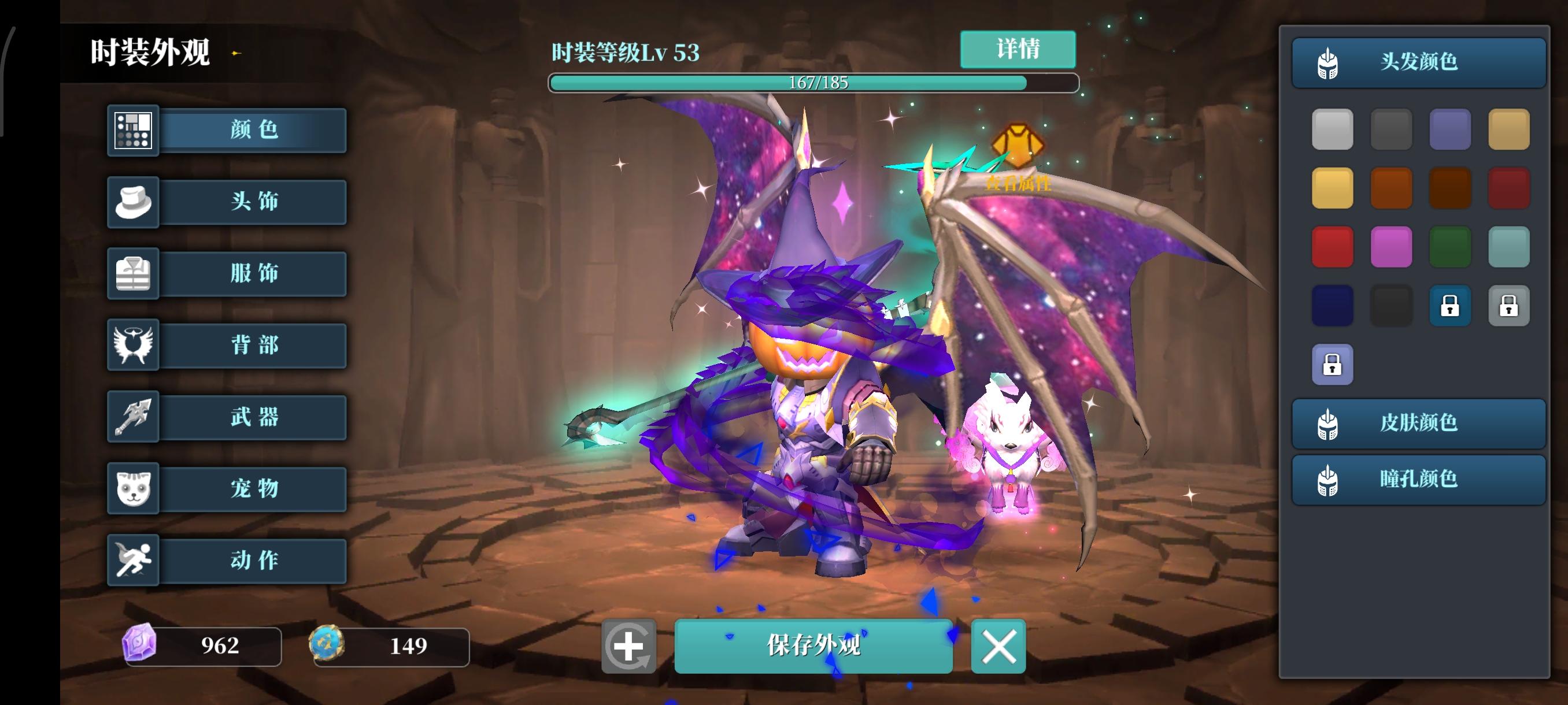Click the 宠物 cat face icon
The height and width of the screenshot is (705, 1568).
[133, 489]
